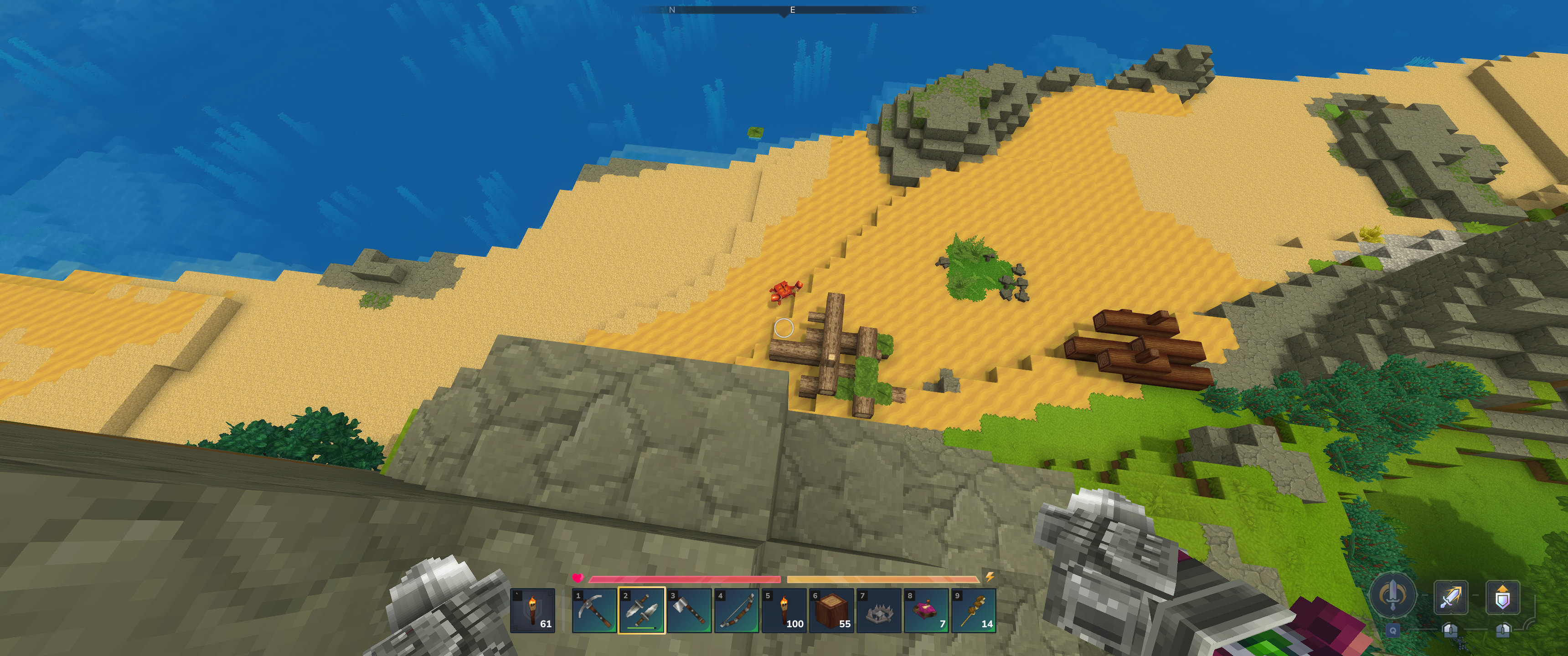The height and width of the screenshot is (656, 1568).
Task: Switch to the bow hotbar slot
Action: point(737,610)
